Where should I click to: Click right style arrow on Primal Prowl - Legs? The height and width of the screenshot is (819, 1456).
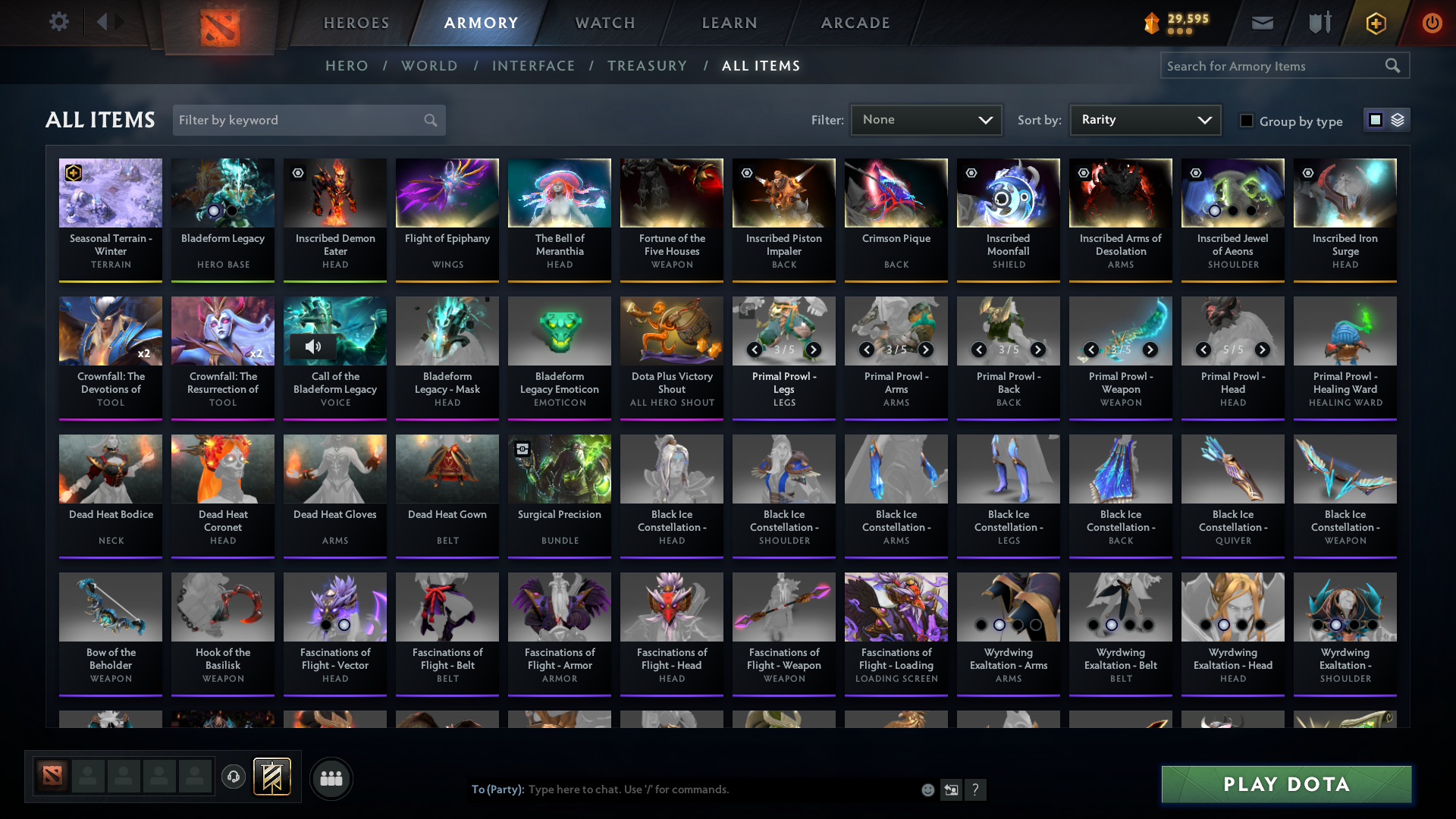[x=813, y=350]
